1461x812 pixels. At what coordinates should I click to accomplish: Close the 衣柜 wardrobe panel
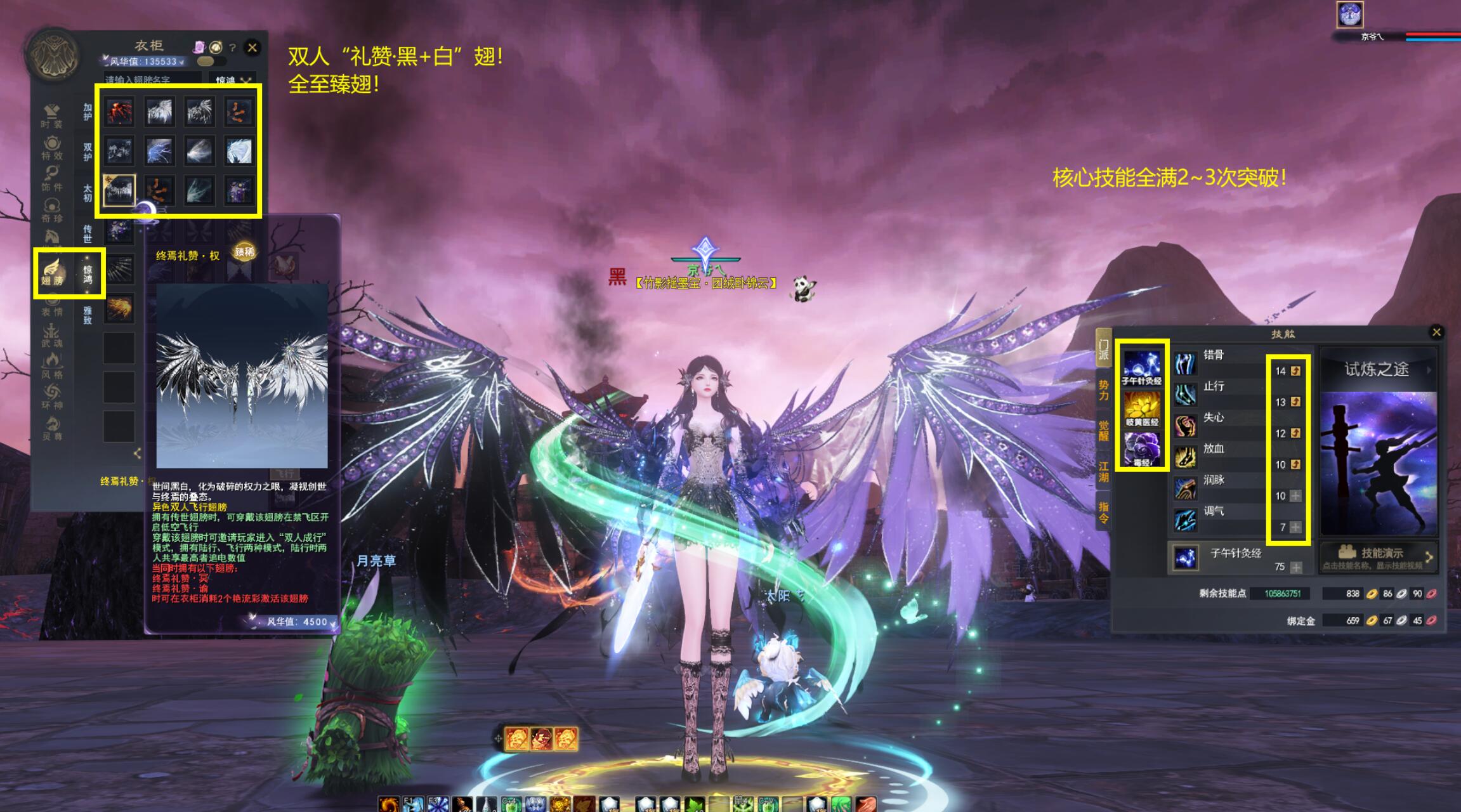coord(252,47)
